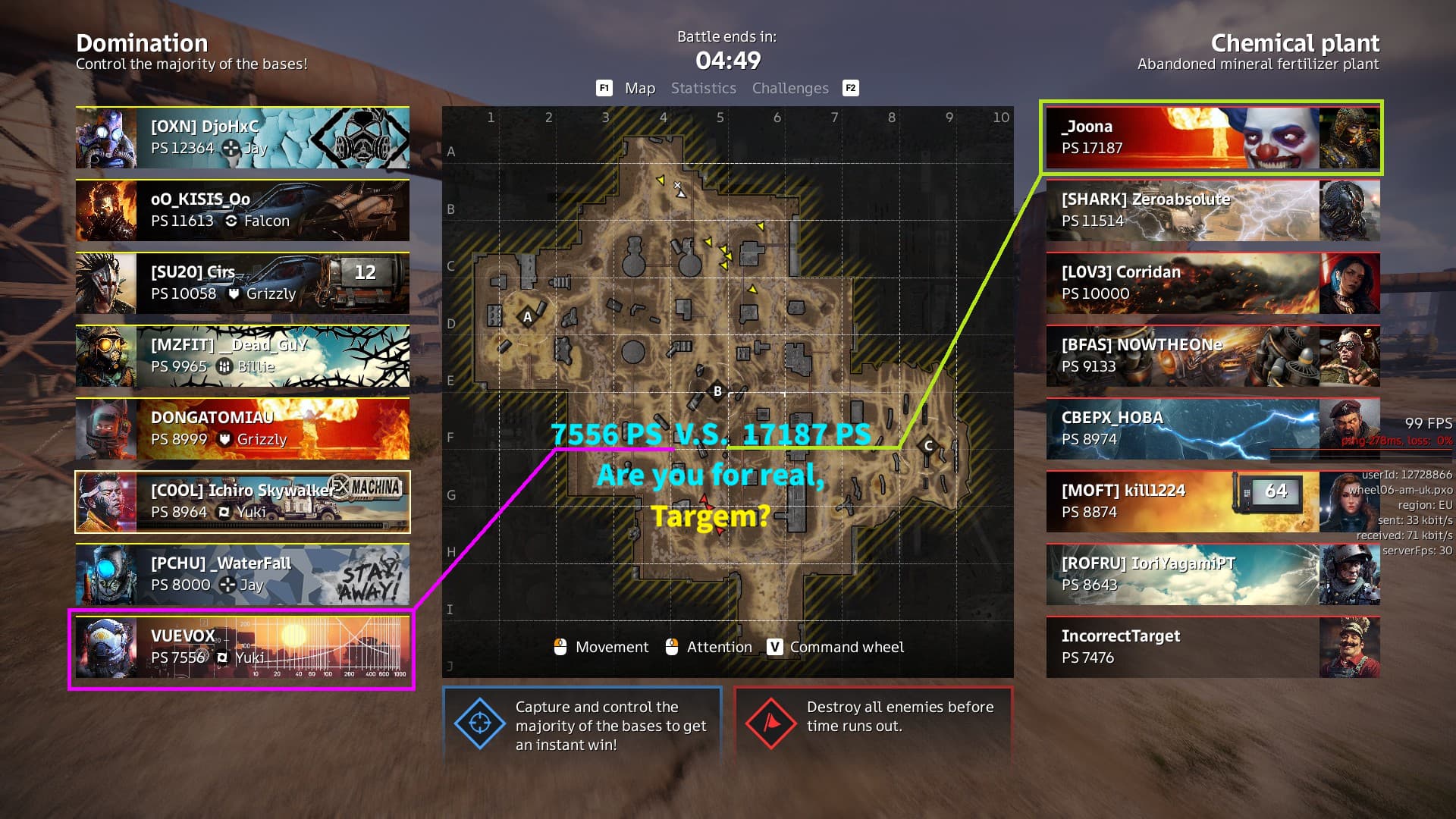Click enemy player _Joona's banner
Screen dimensions: 1456x819
pos(1212,137)
